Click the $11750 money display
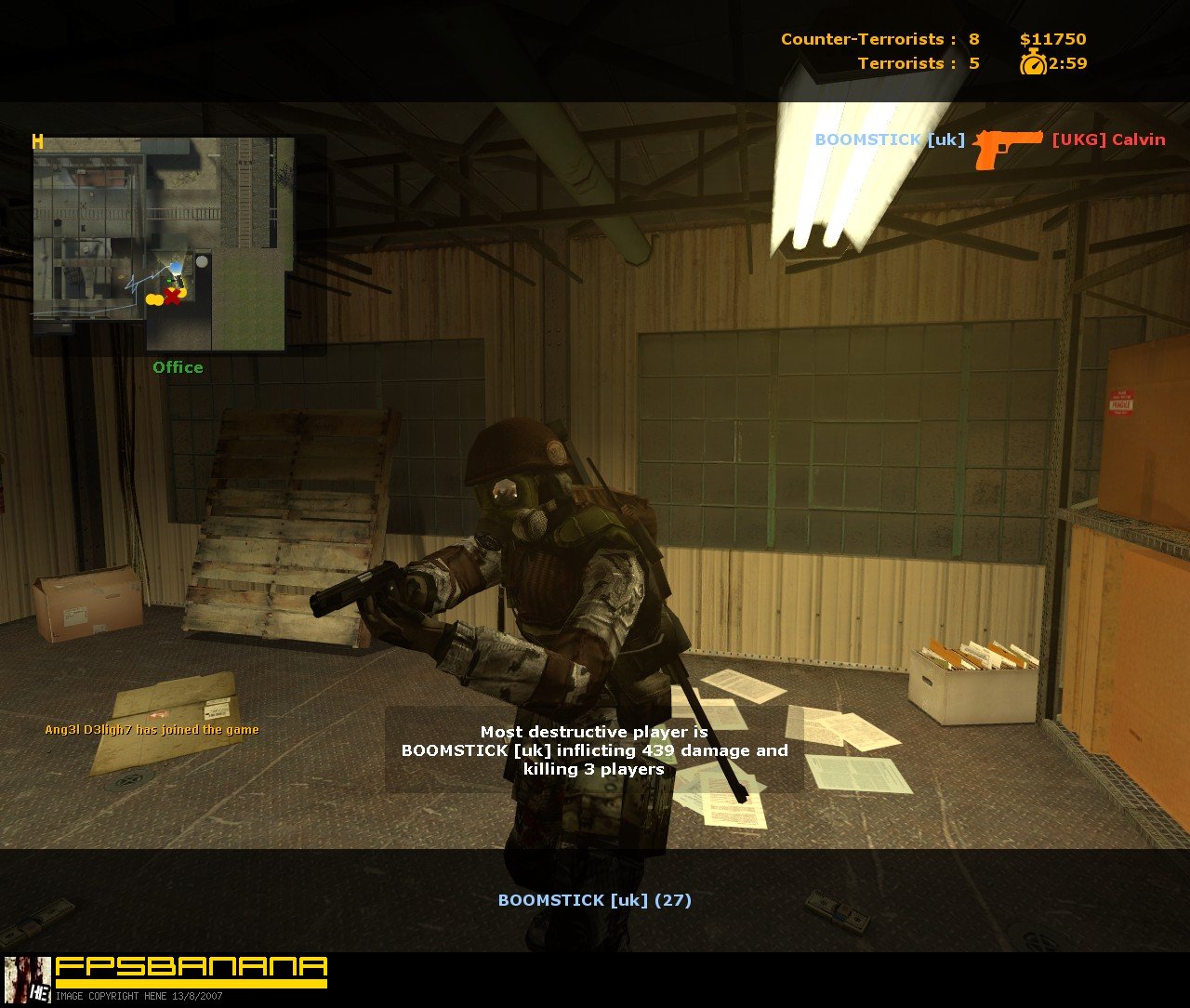The height and width of the screenshot is (1008, 1190). coord(1051,39)
